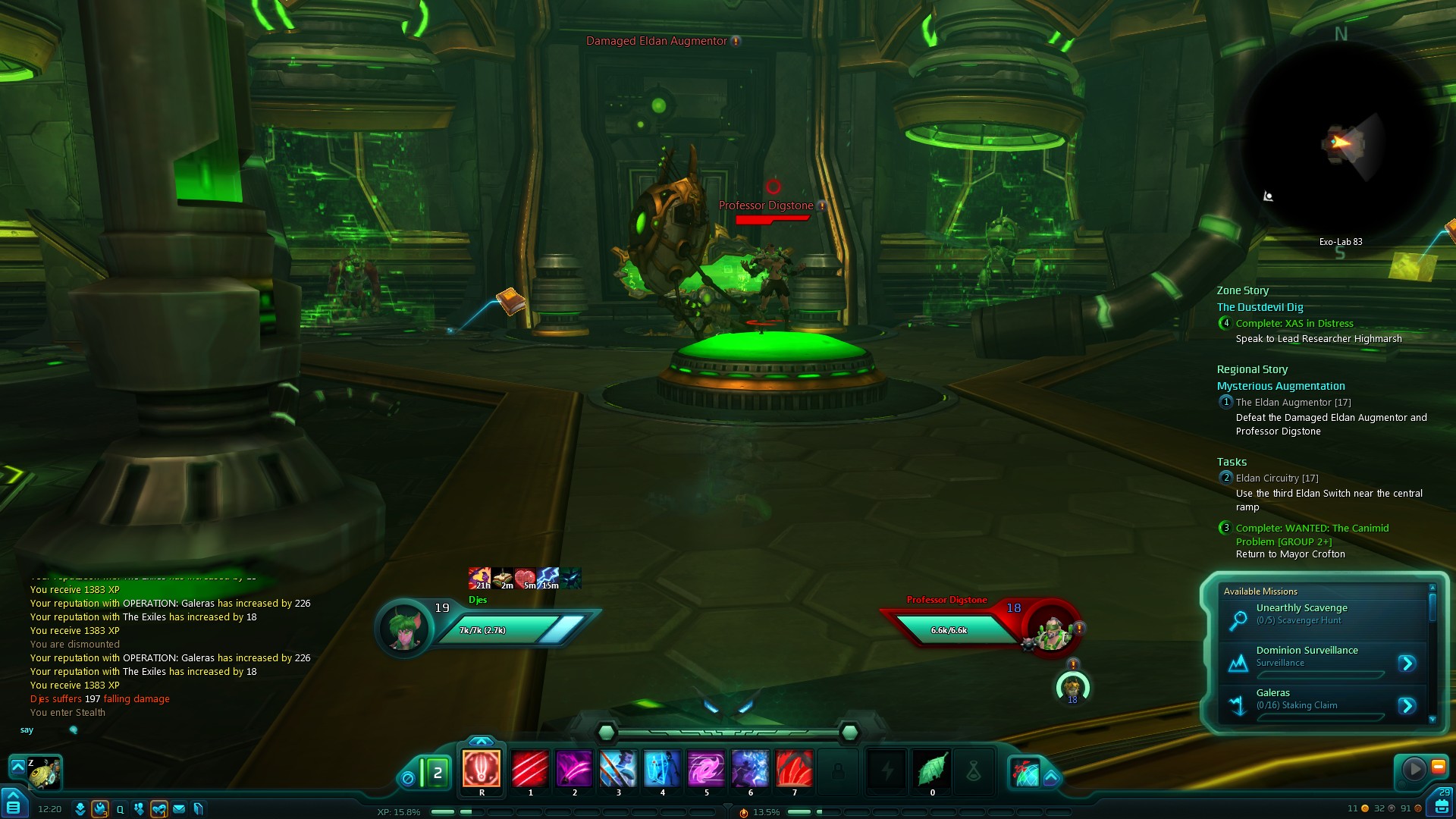Cast the red ability in slot 7

794,769
